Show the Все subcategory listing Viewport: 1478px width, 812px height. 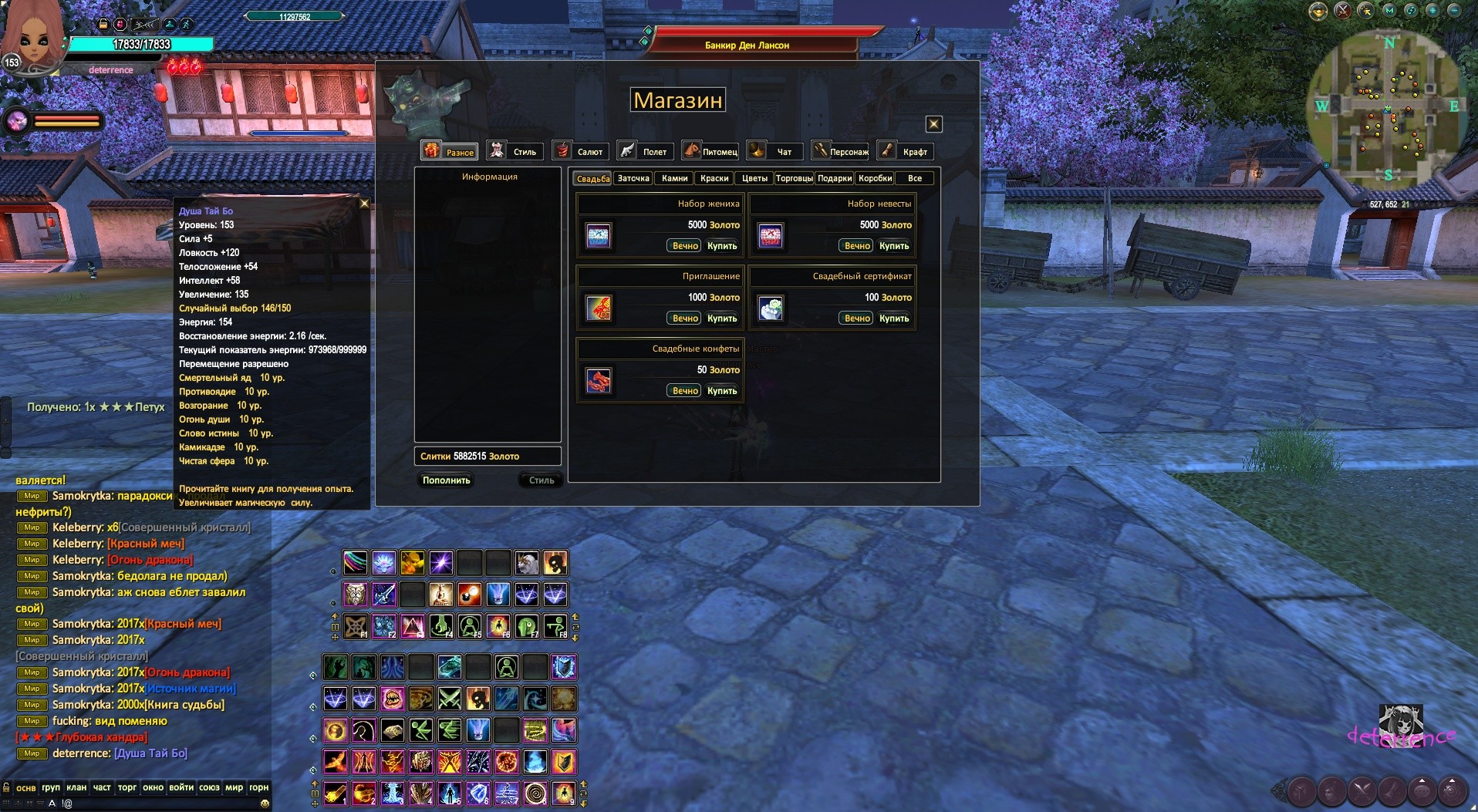tap(915, 178)
